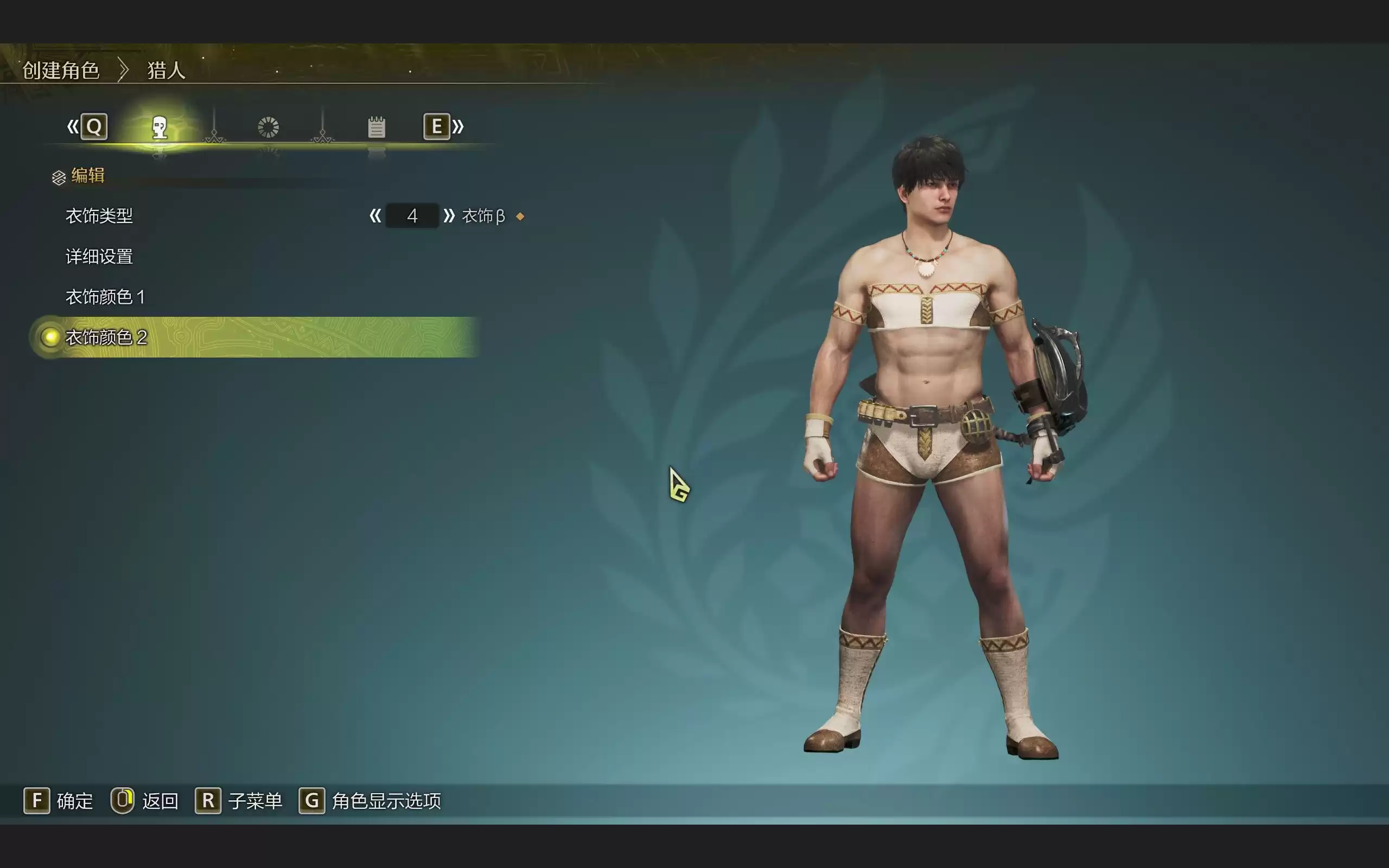Screen dimensions: 1389x868
Task: Select the 衣饰类型 row
Action: pos(99,216)
